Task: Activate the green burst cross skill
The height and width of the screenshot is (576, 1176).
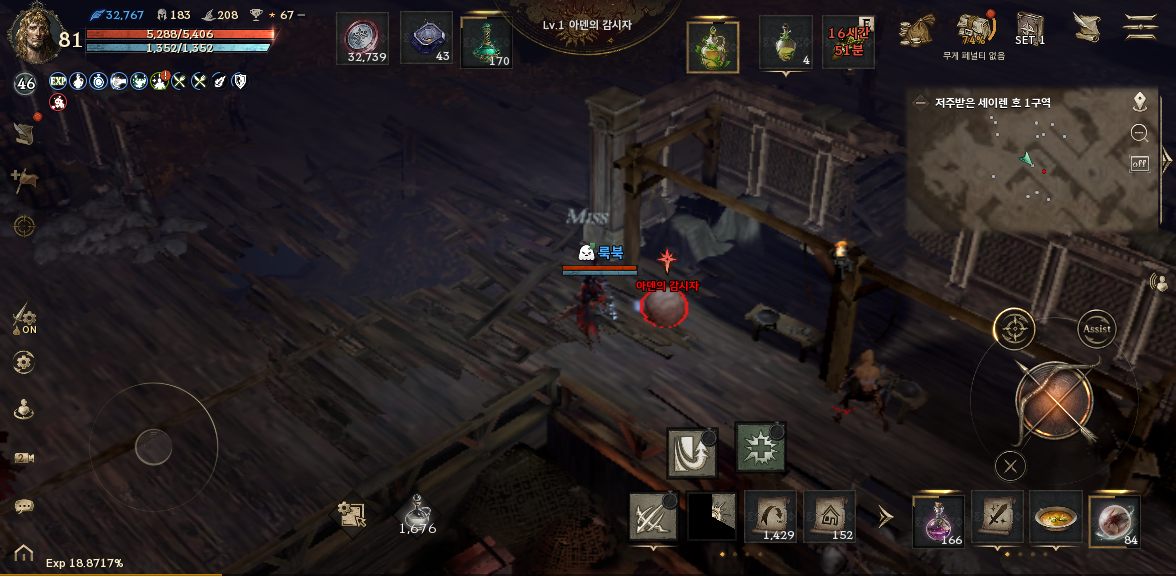Action: click(x=760, y=447)
